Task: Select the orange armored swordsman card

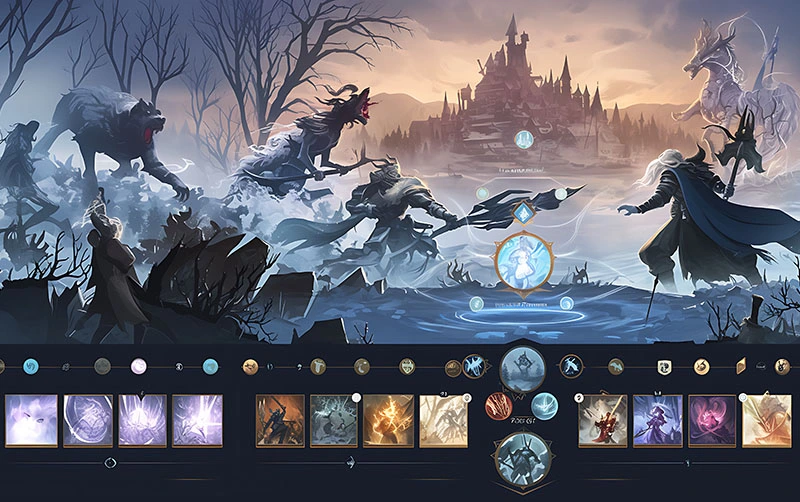Action: (280, 419)
